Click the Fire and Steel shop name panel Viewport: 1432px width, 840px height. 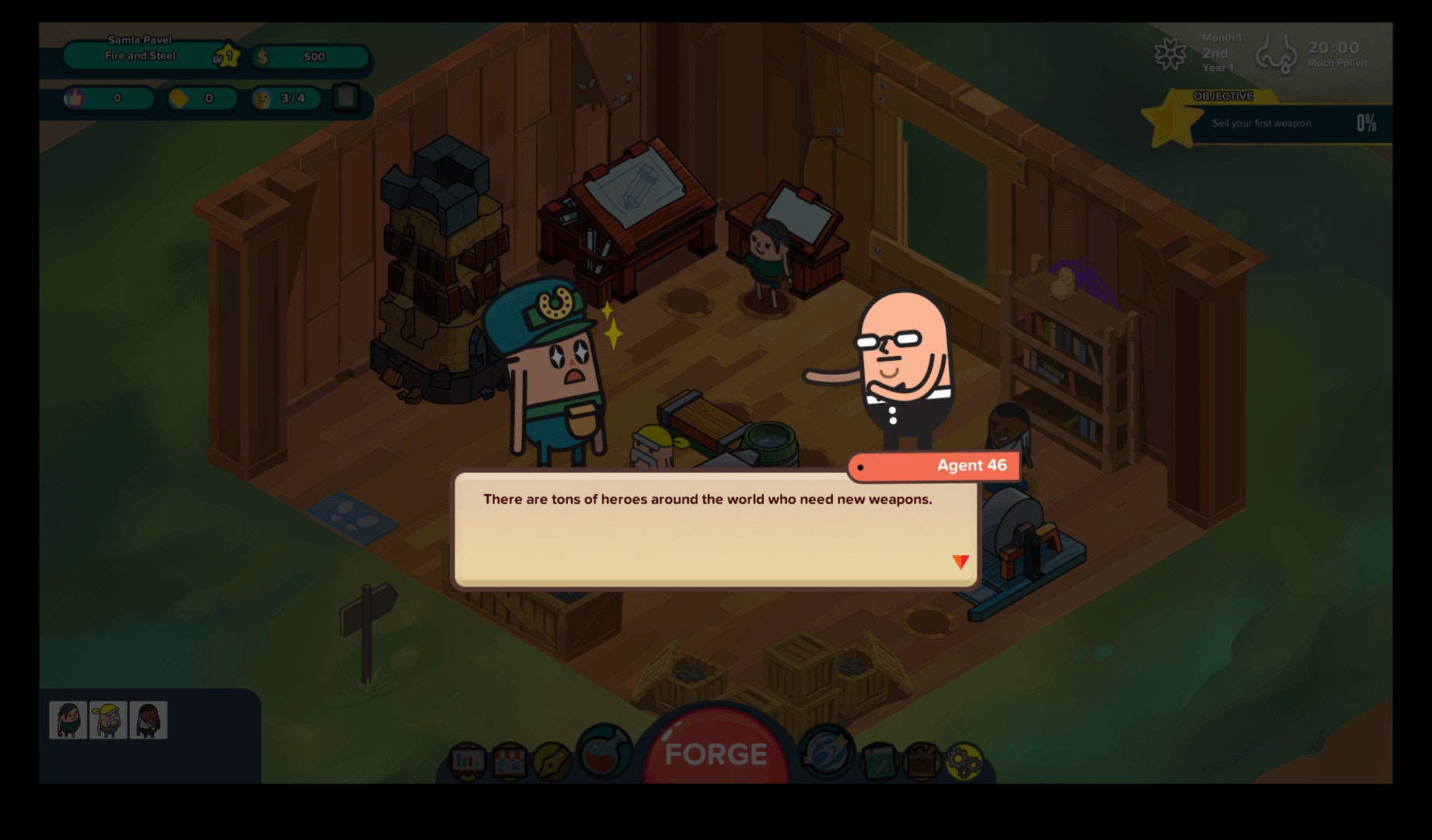(x=141, y=55)
